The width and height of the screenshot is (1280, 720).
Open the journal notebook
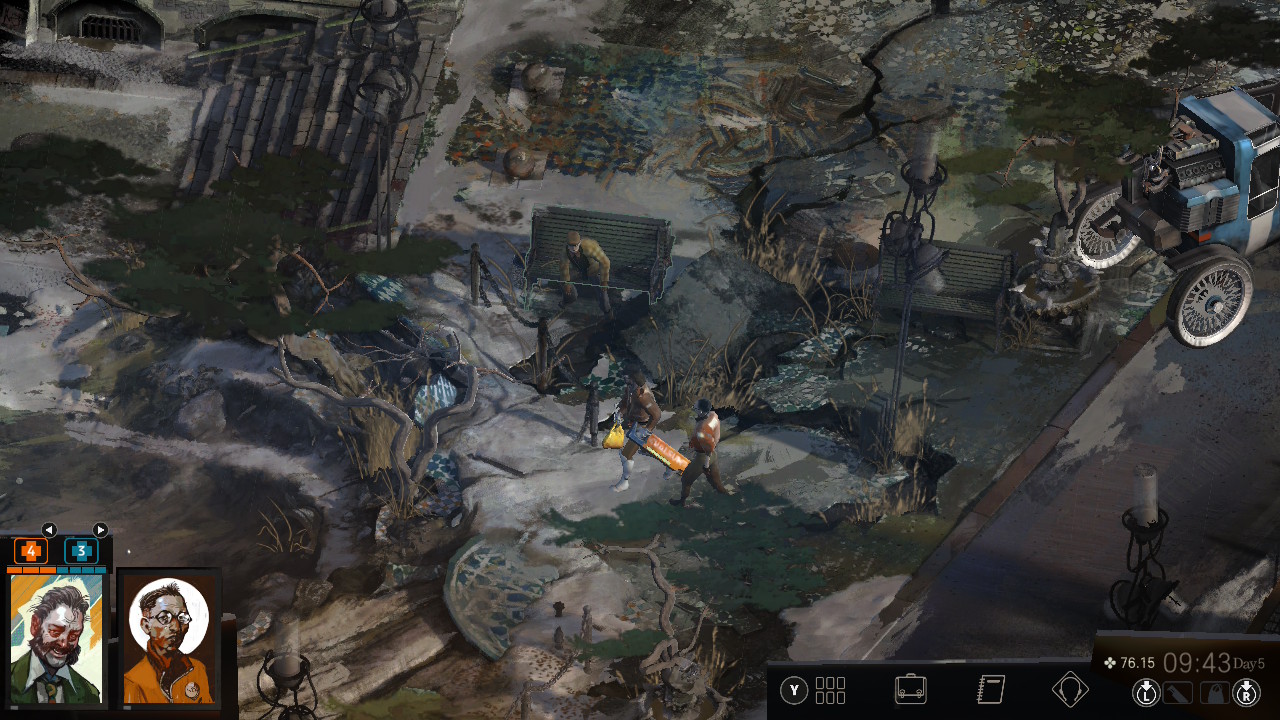[990, 690]
